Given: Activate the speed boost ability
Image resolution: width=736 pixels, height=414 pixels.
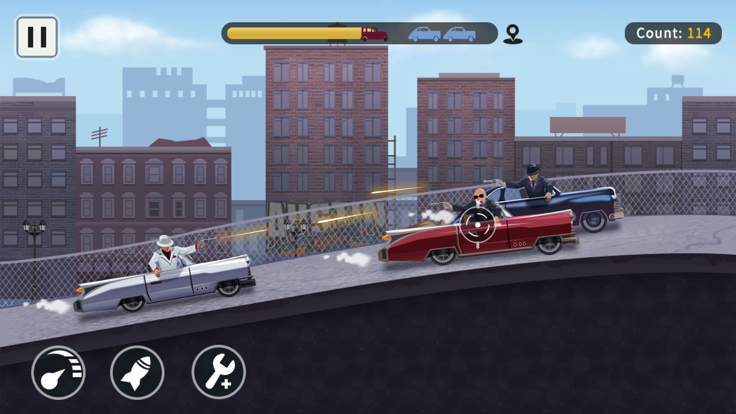Looking at the screenshot, I should coord(58,372).
